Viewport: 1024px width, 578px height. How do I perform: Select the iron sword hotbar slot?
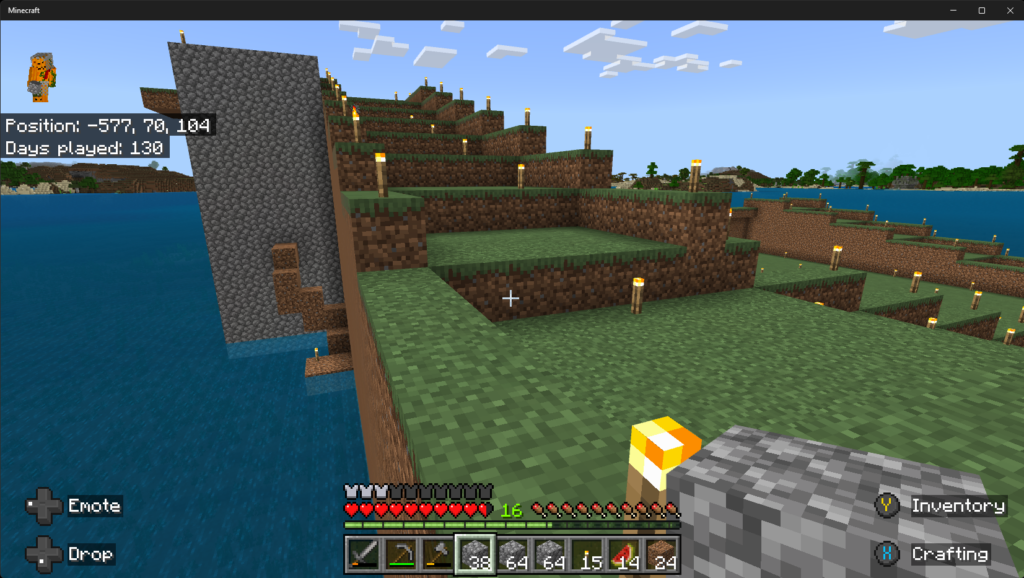point(363,554)
